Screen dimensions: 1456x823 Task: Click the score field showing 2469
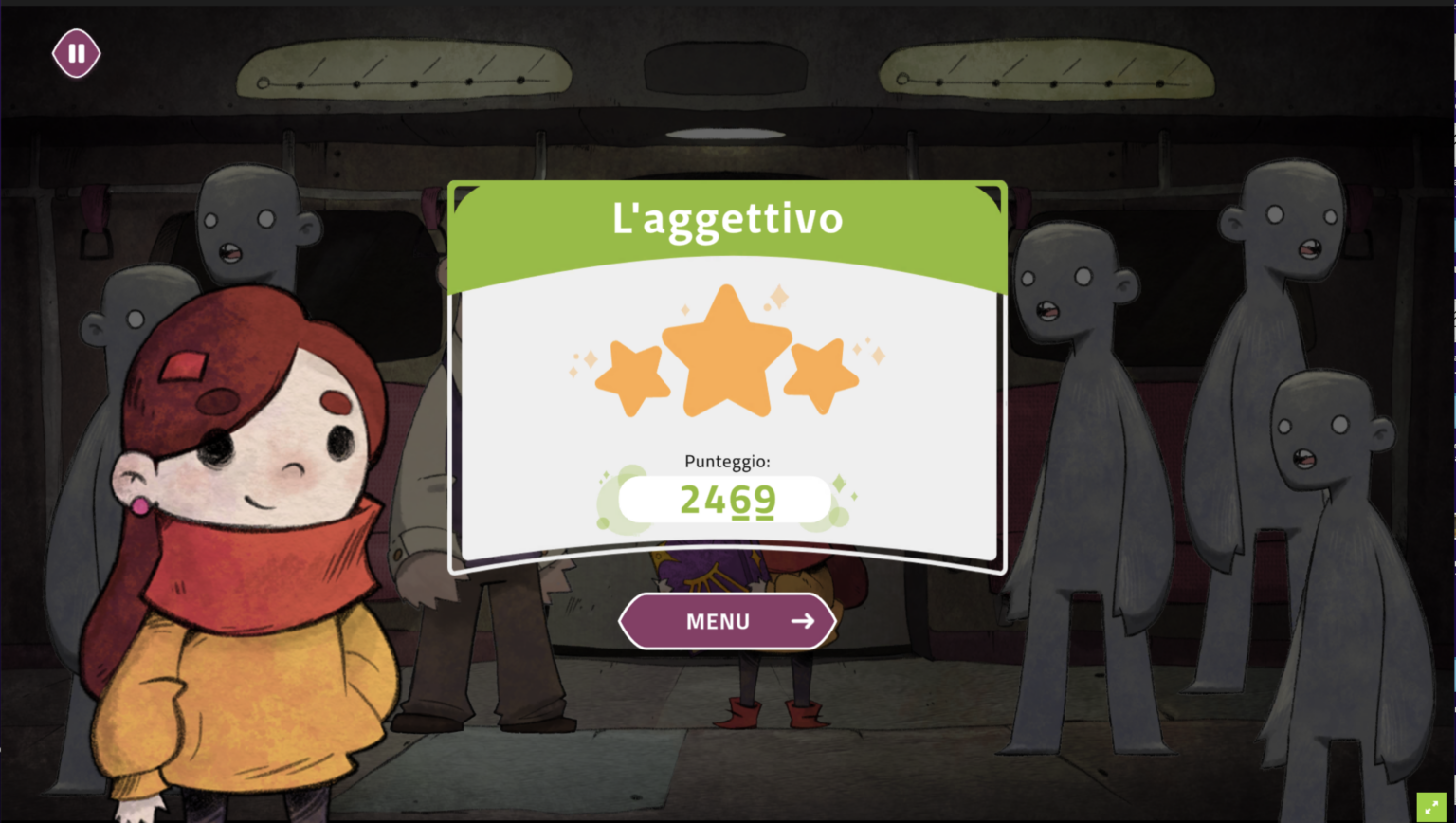(x=727, y=500)
